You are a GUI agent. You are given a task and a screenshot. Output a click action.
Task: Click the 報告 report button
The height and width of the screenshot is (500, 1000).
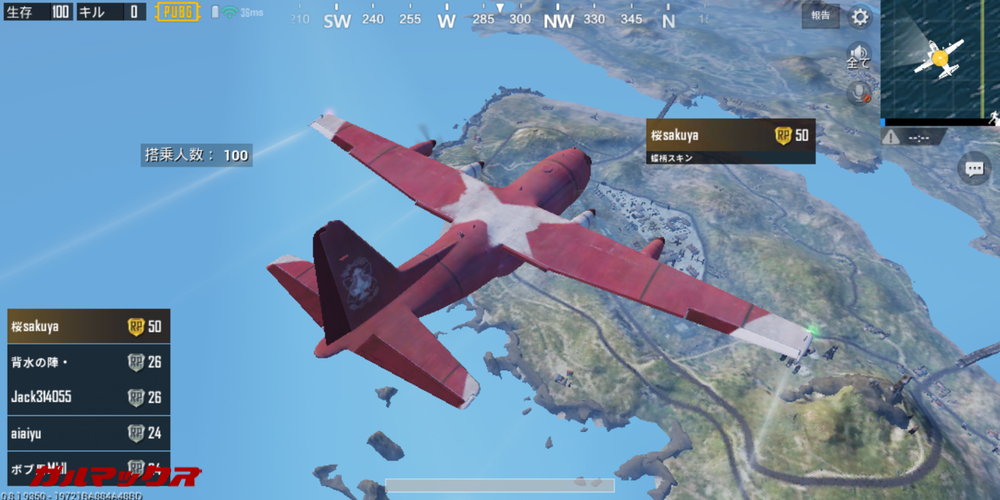(820, 15)
